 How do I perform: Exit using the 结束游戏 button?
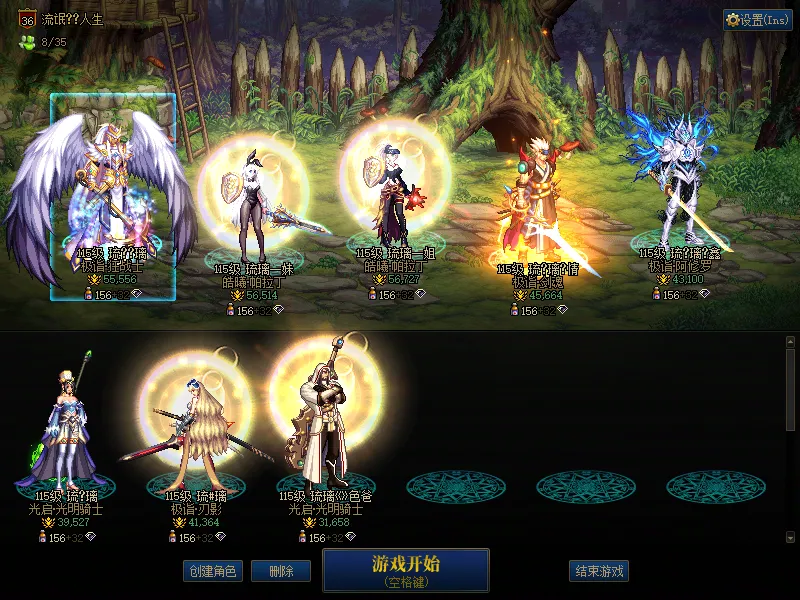pos(599,571)
